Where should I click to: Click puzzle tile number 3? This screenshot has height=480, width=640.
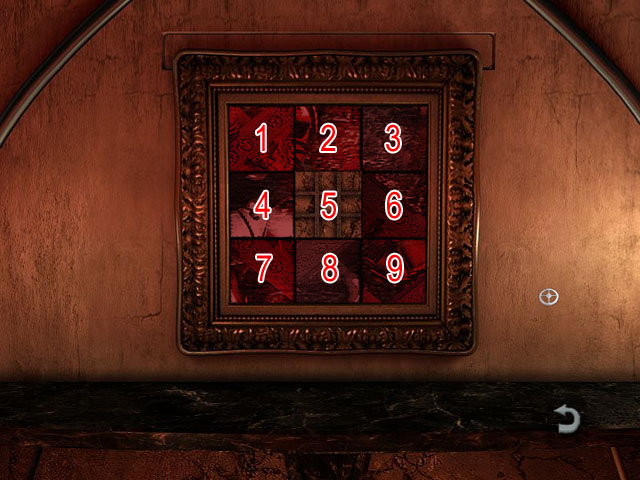click(x=393, y=138)
